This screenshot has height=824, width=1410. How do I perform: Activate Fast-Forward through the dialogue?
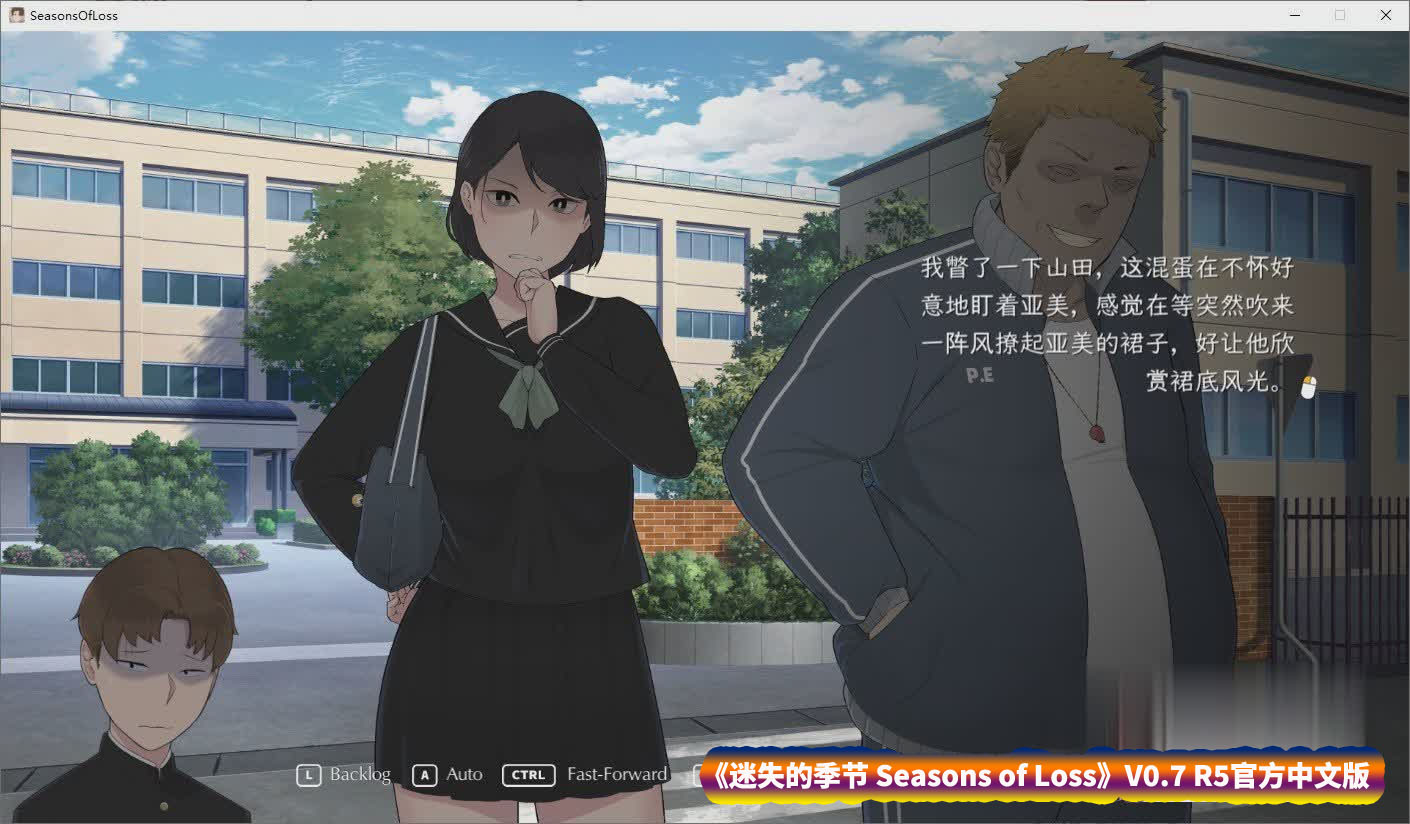(x=586, y=774)
